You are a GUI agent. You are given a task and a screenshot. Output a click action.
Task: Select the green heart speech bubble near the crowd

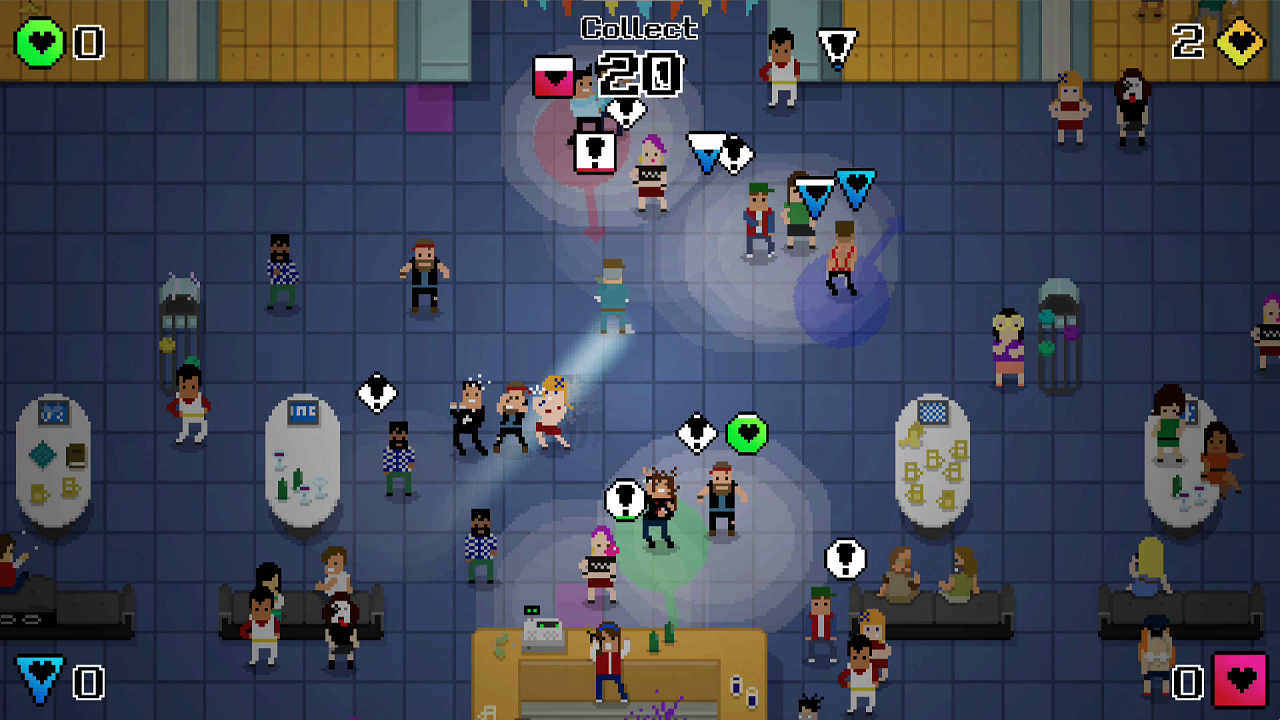pyautogui.click(x=744, y=434)
